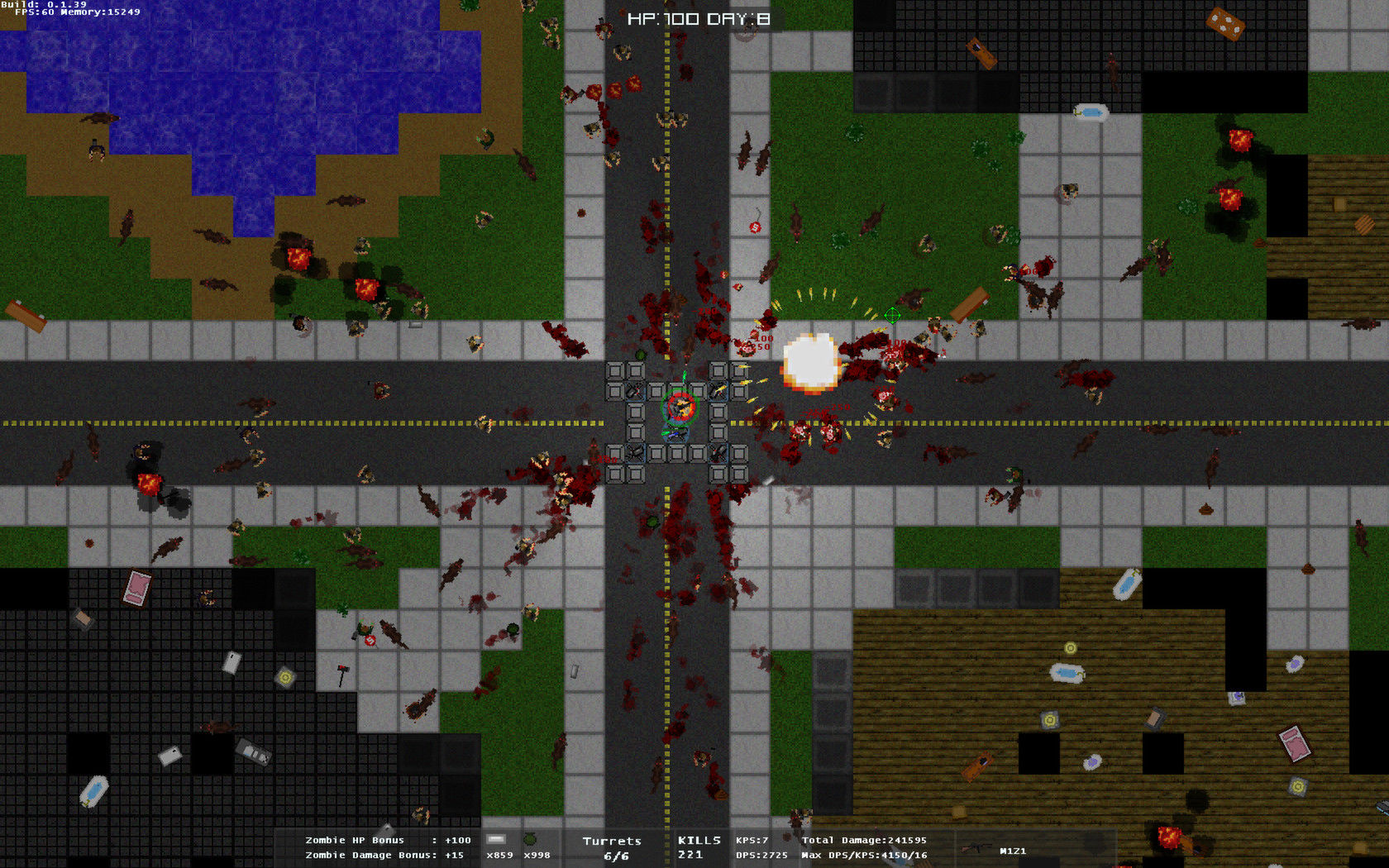Click the green targeting reticle on the road
Image resolution: width=1389 pixels, height=868 pixels.
coord(893,314)
